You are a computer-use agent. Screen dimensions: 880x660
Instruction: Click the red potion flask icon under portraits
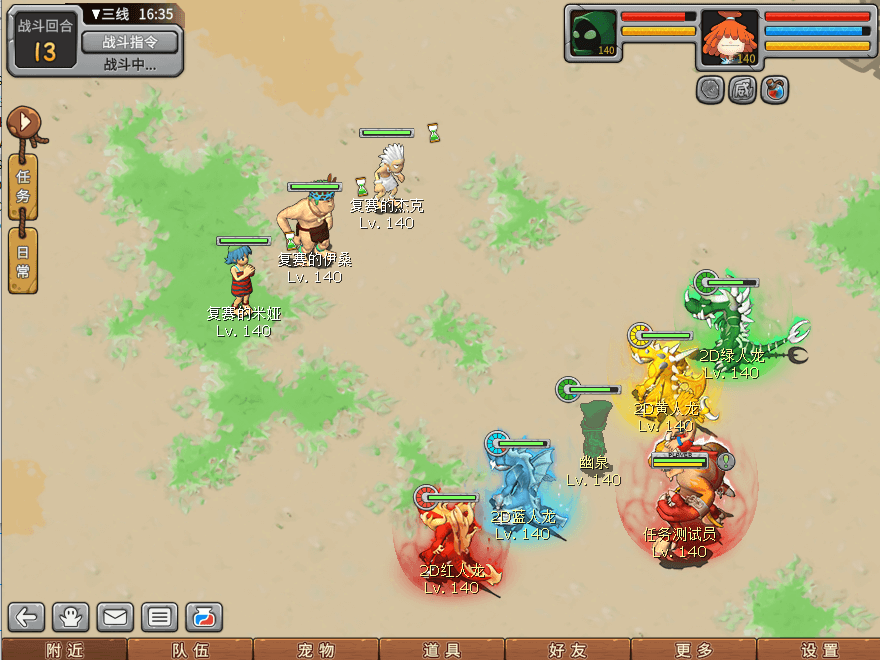[775, 89]
